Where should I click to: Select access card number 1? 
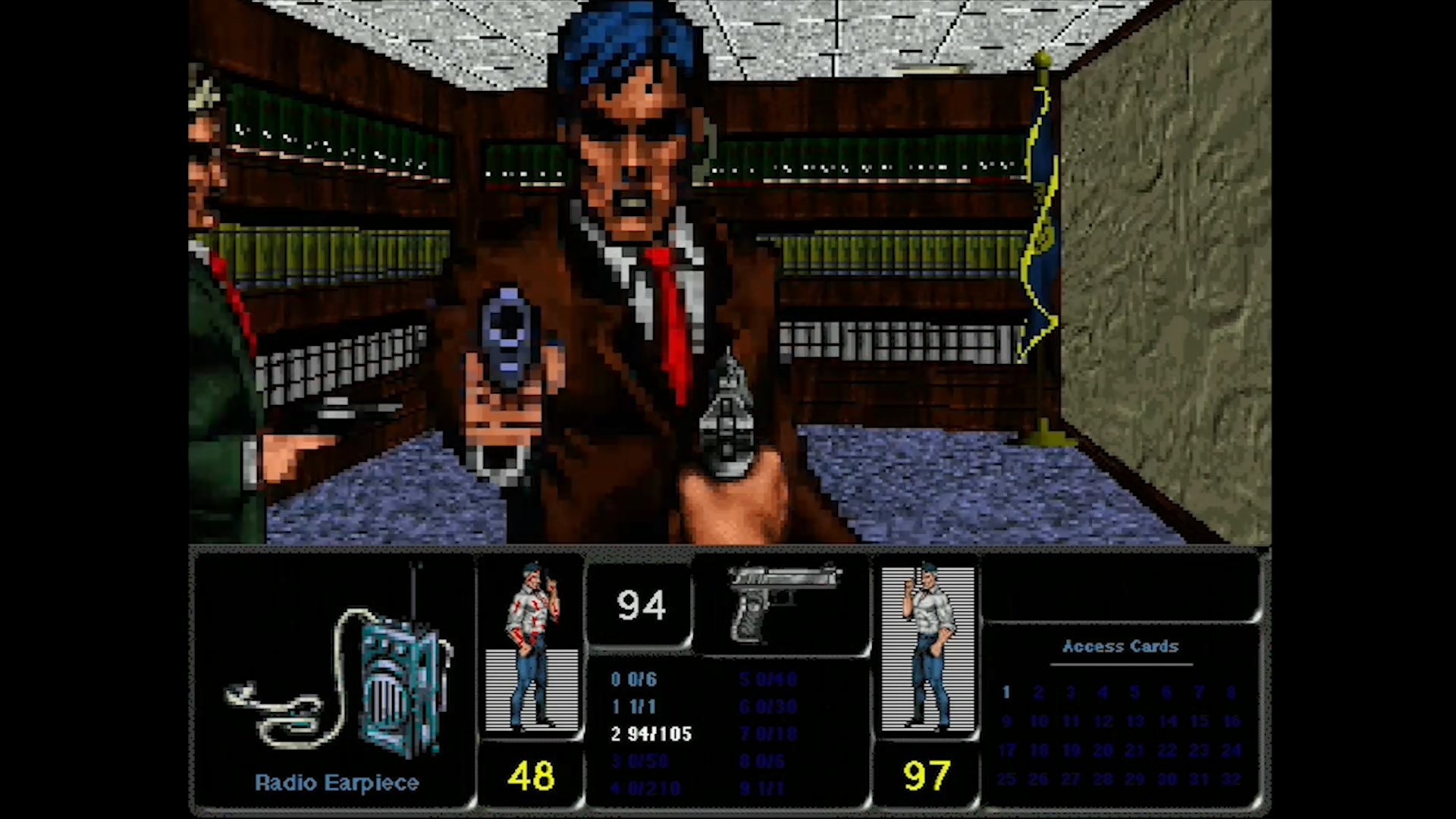coord(1006,692)
